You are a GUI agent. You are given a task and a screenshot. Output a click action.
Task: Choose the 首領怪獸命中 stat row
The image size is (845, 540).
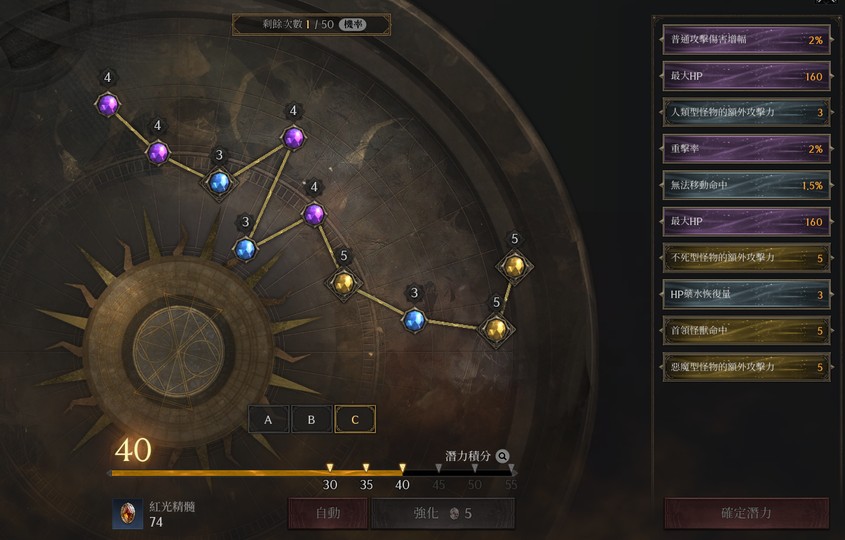(746, 330)
